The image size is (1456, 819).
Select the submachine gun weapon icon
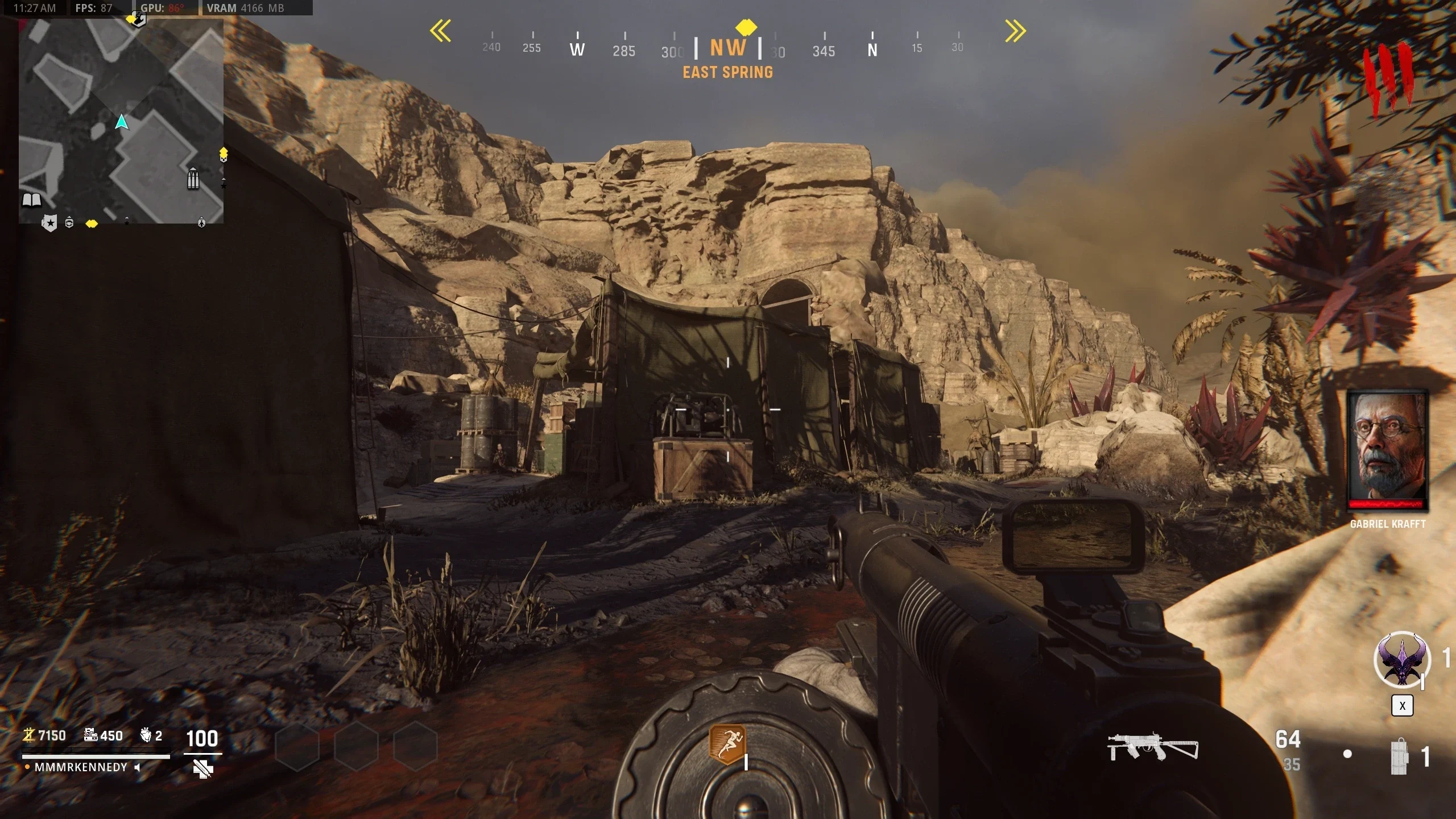pyautogui.click(x=1152, y=747)
